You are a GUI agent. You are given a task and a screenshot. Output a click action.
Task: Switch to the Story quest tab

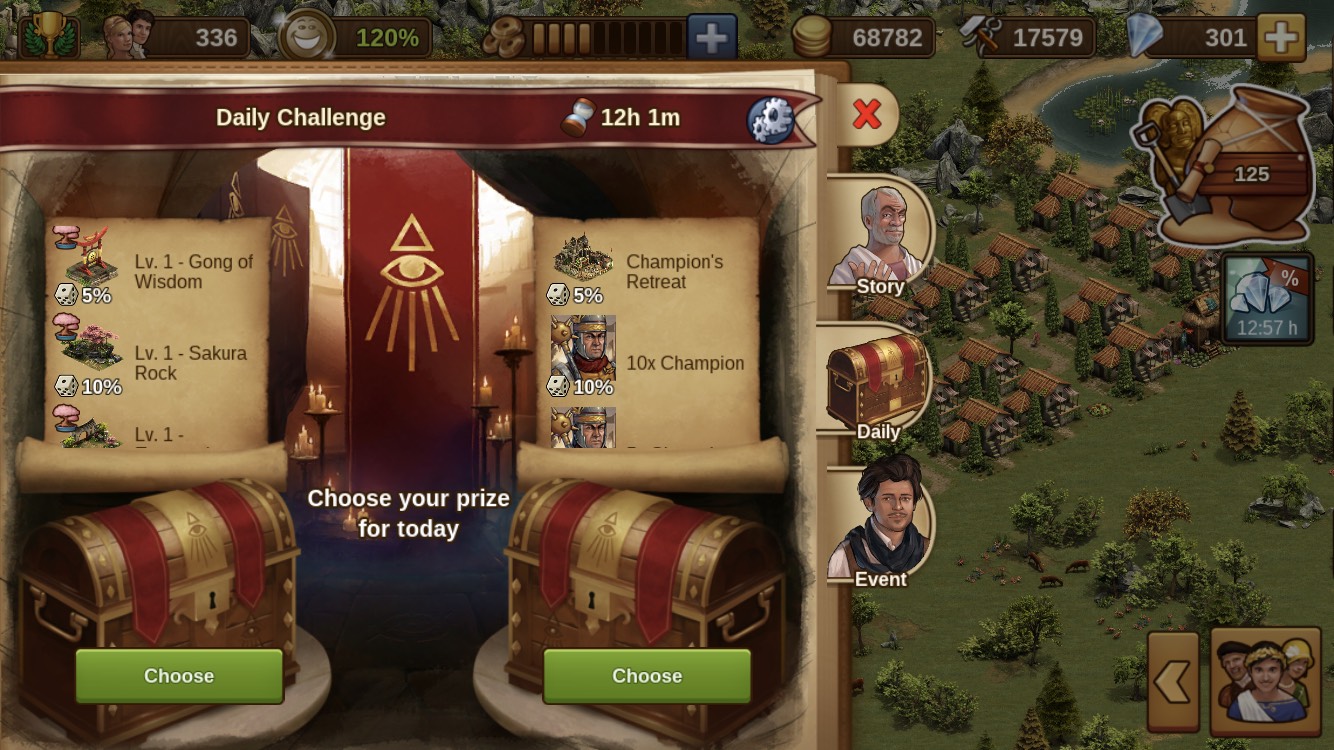coord(878,242)
